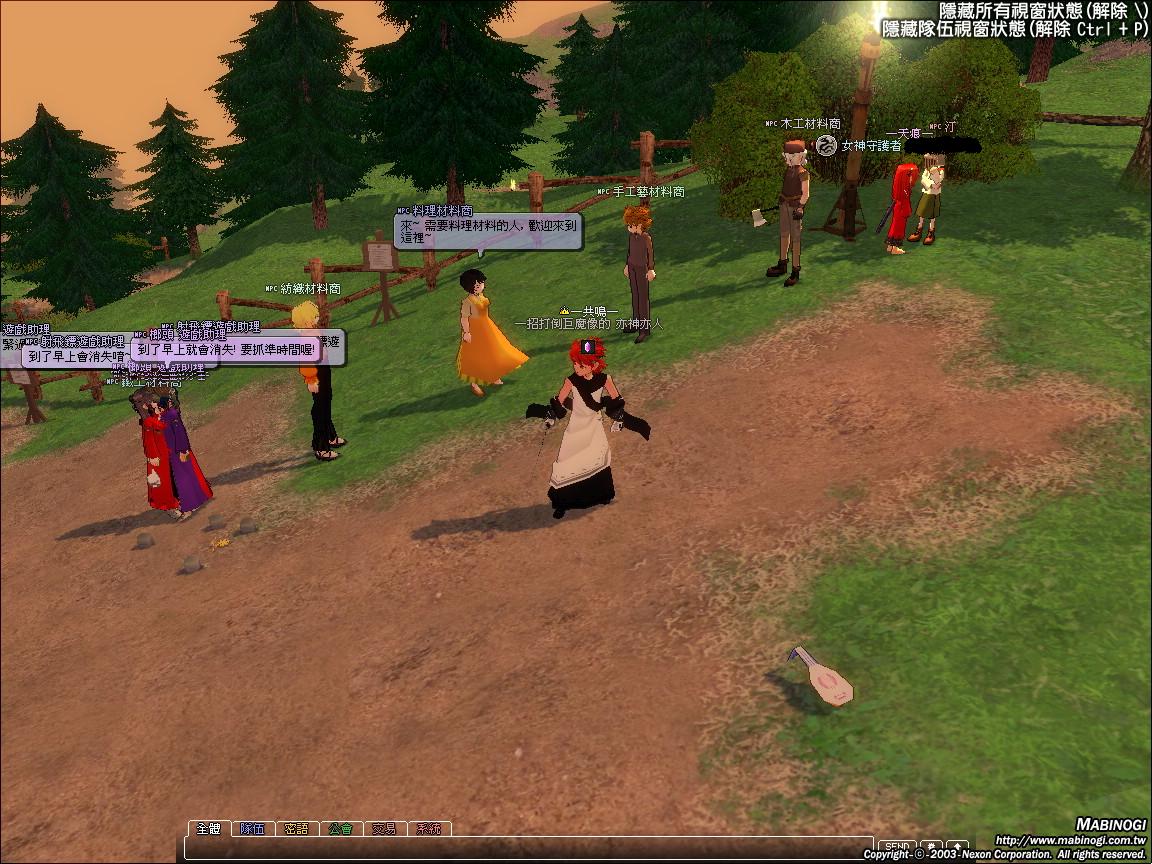The width and height of the screenshot is (1152, 864).
Task: Show the 系統 system chat tab
Action: (x=428, y=829)
